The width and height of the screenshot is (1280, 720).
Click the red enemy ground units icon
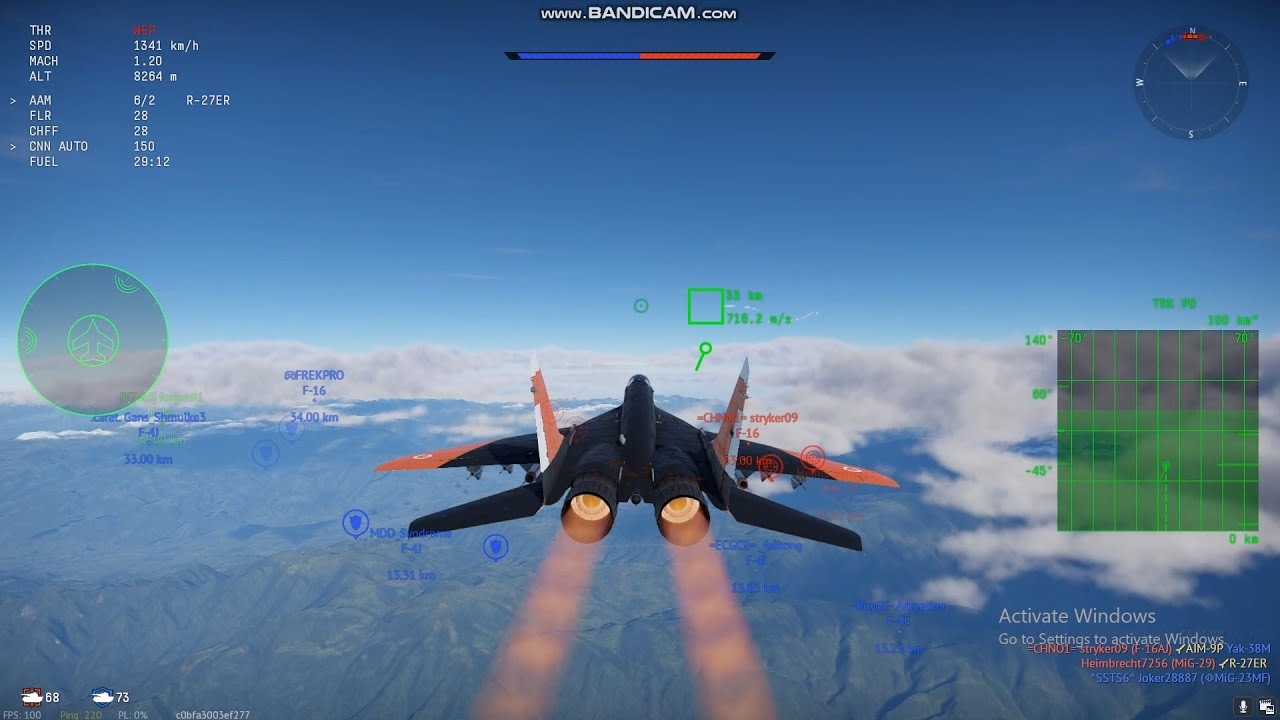point(32,696)
